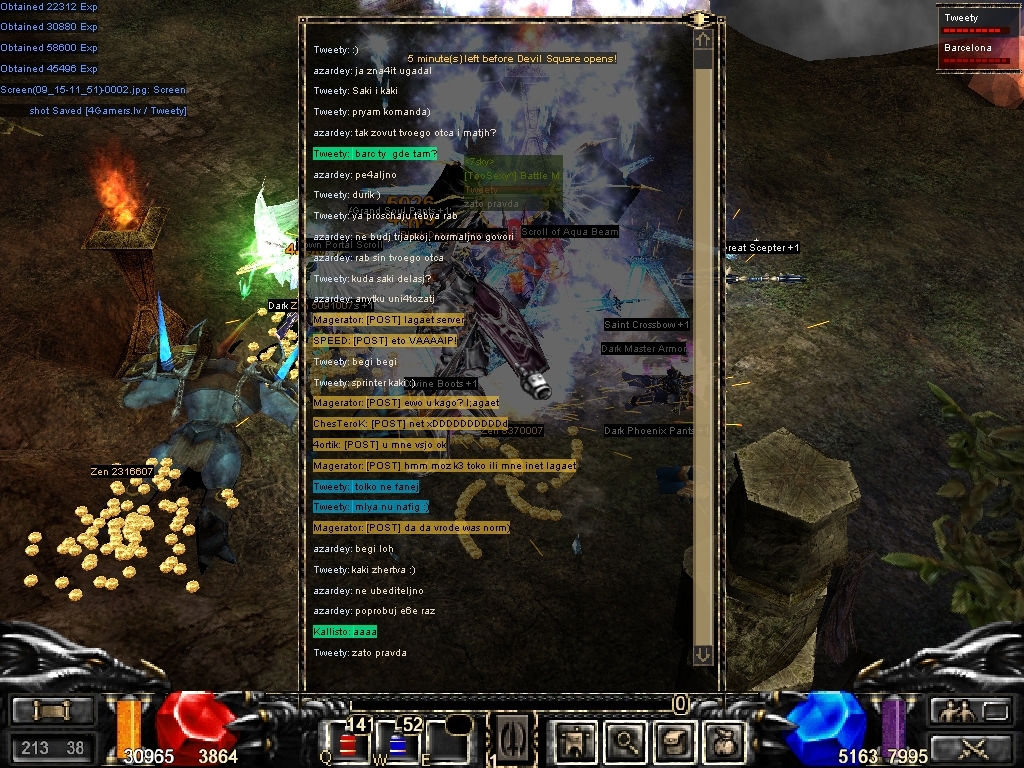Select the active skill slot icon
Screen dimensions: 1024x768
(x=507, y=740)
